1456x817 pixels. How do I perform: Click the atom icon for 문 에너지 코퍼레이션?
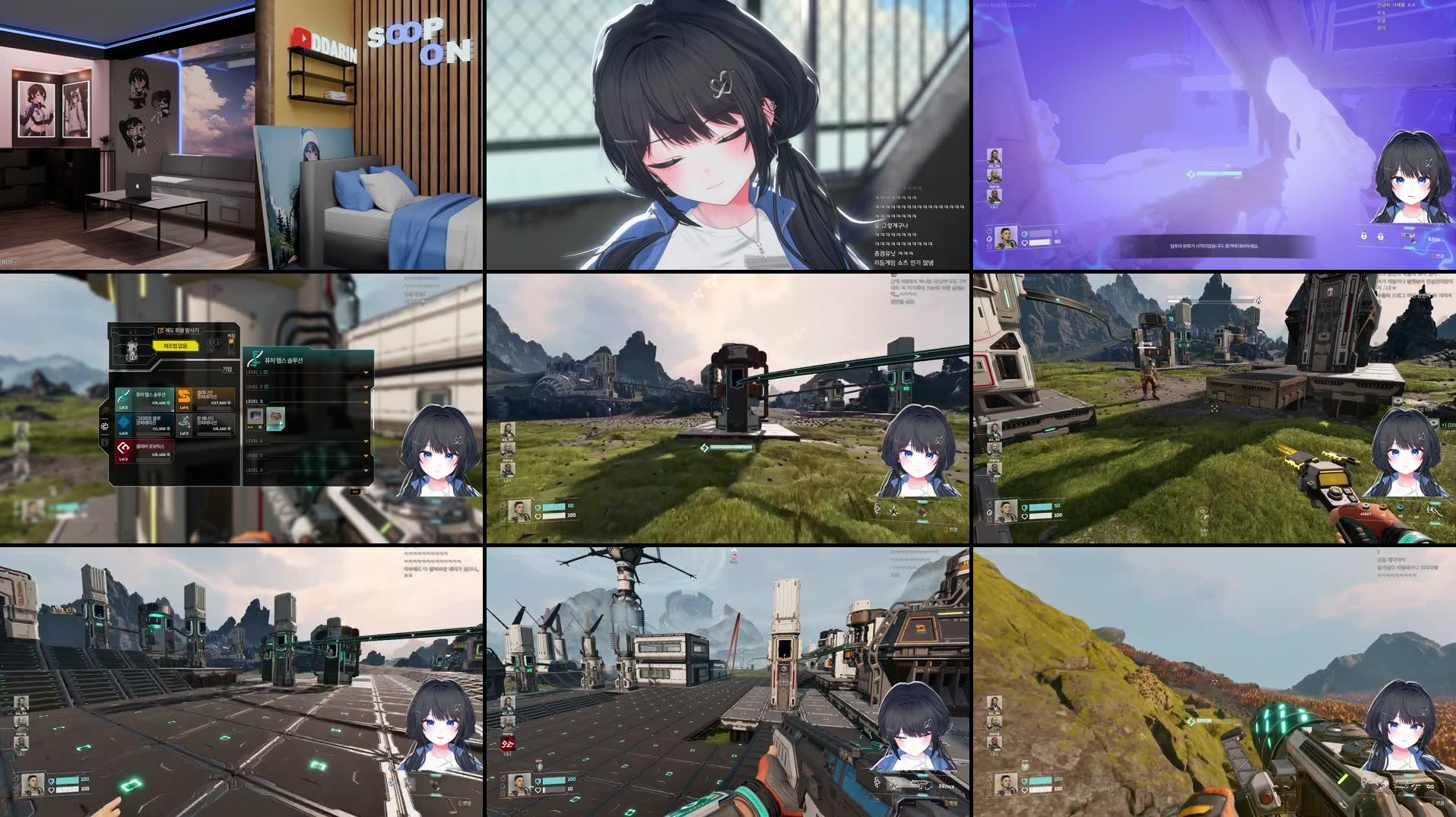click(x=185, y=423)
